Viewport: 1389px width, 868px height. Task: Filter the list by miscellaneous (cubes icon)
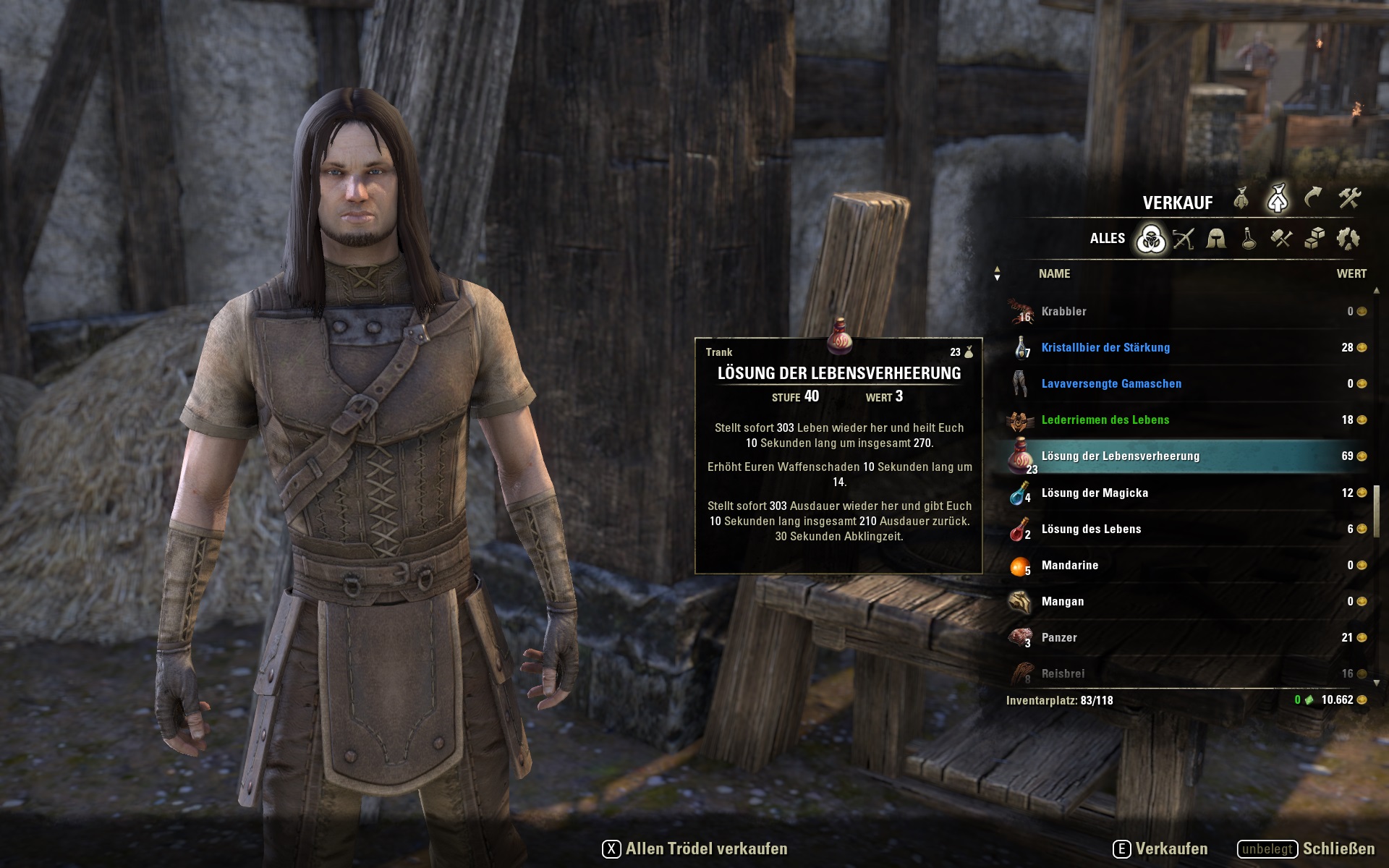1314,239
